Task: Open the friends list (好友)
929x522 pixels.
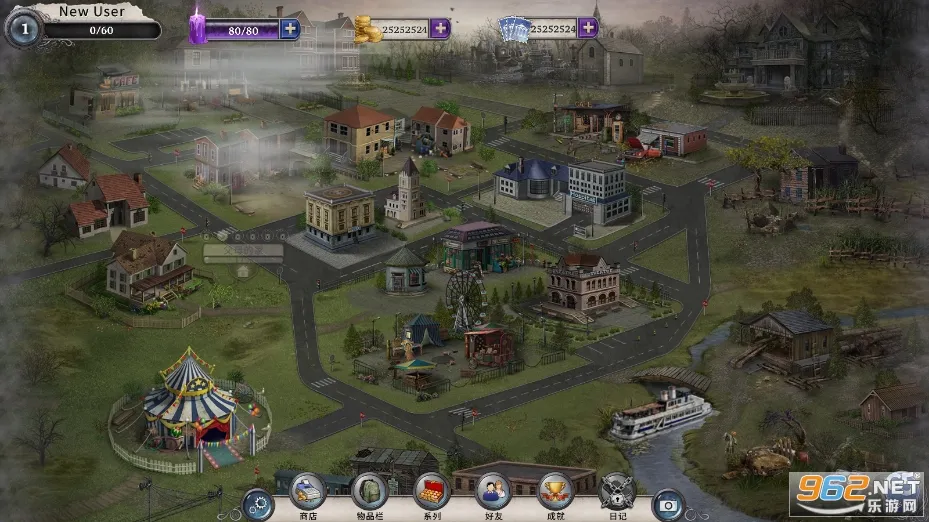Action: pos(494,491)
